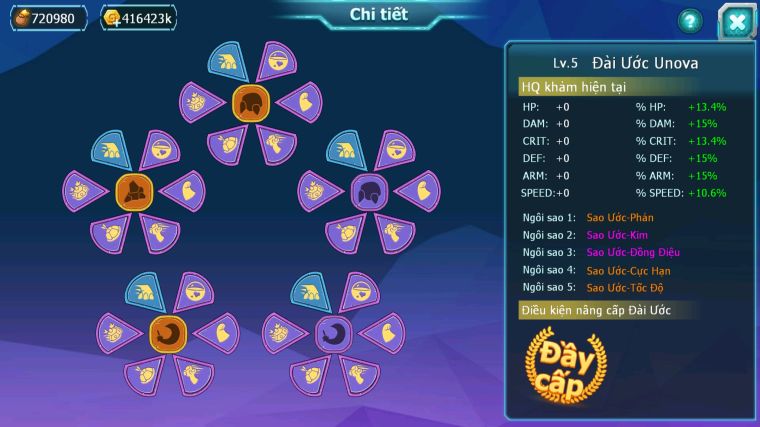This screenshot has width=760, height=427.
Task: Close the Chi tiết detail screen
Action: [738, 22]
